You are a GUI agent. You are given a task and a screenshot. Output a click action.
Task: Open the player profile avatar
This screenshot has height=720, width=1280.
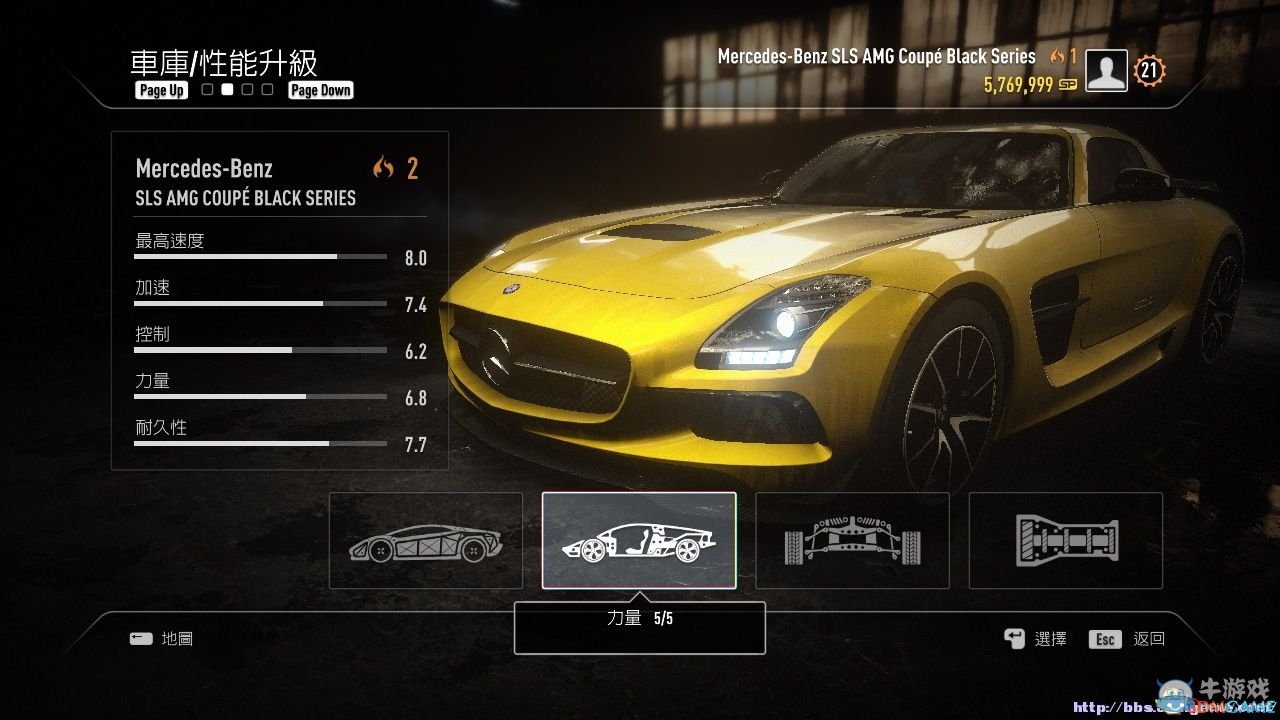coord(1106,70)
